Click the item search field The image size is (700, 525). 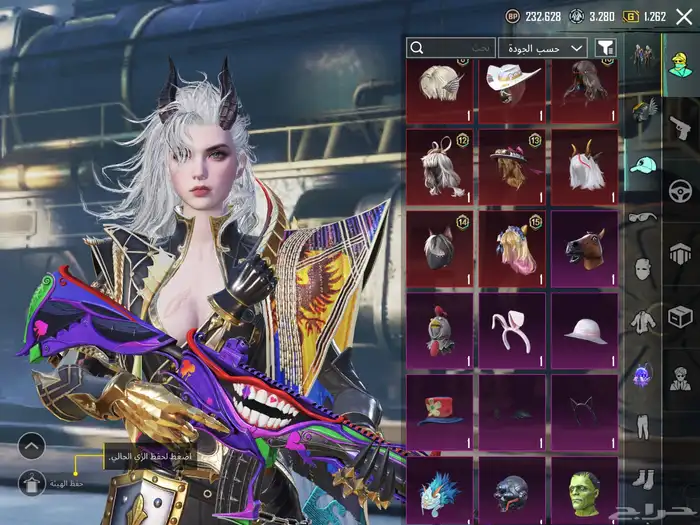pos(452,47)
